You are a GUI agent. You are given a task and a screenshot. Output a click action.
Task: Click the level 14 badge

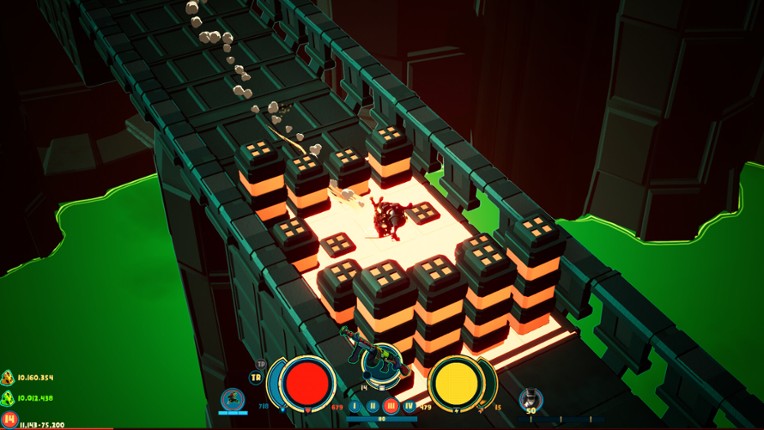coord(9,420)
